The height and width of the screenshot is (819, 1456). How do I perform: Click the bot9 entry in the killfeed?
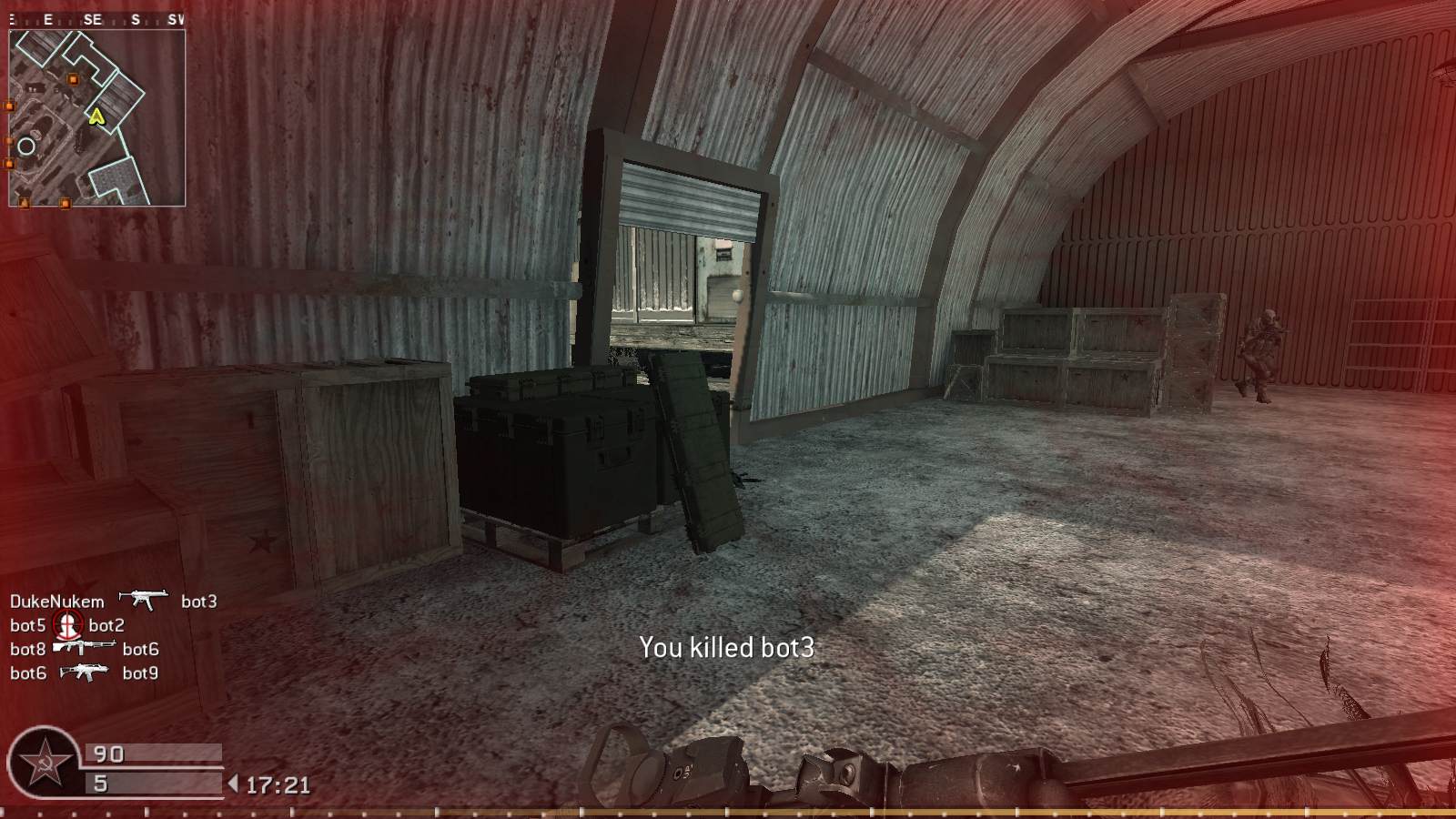pyautogui.click(x=141, y=674)
